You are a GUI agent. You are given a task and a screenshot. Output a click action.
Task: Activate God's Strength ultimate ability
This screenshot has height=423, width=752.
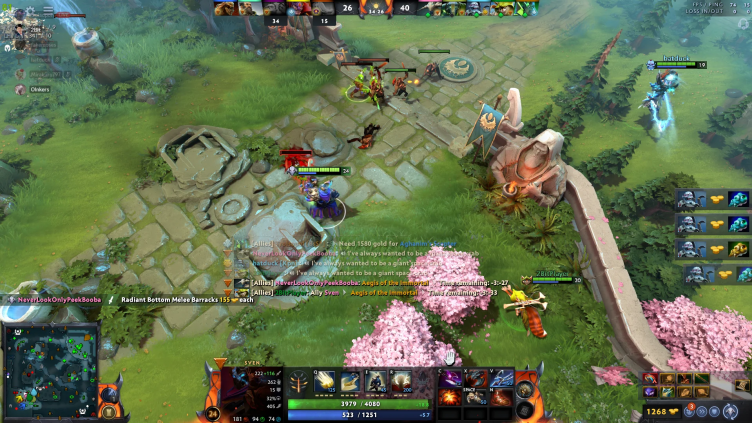click(400, 381)
